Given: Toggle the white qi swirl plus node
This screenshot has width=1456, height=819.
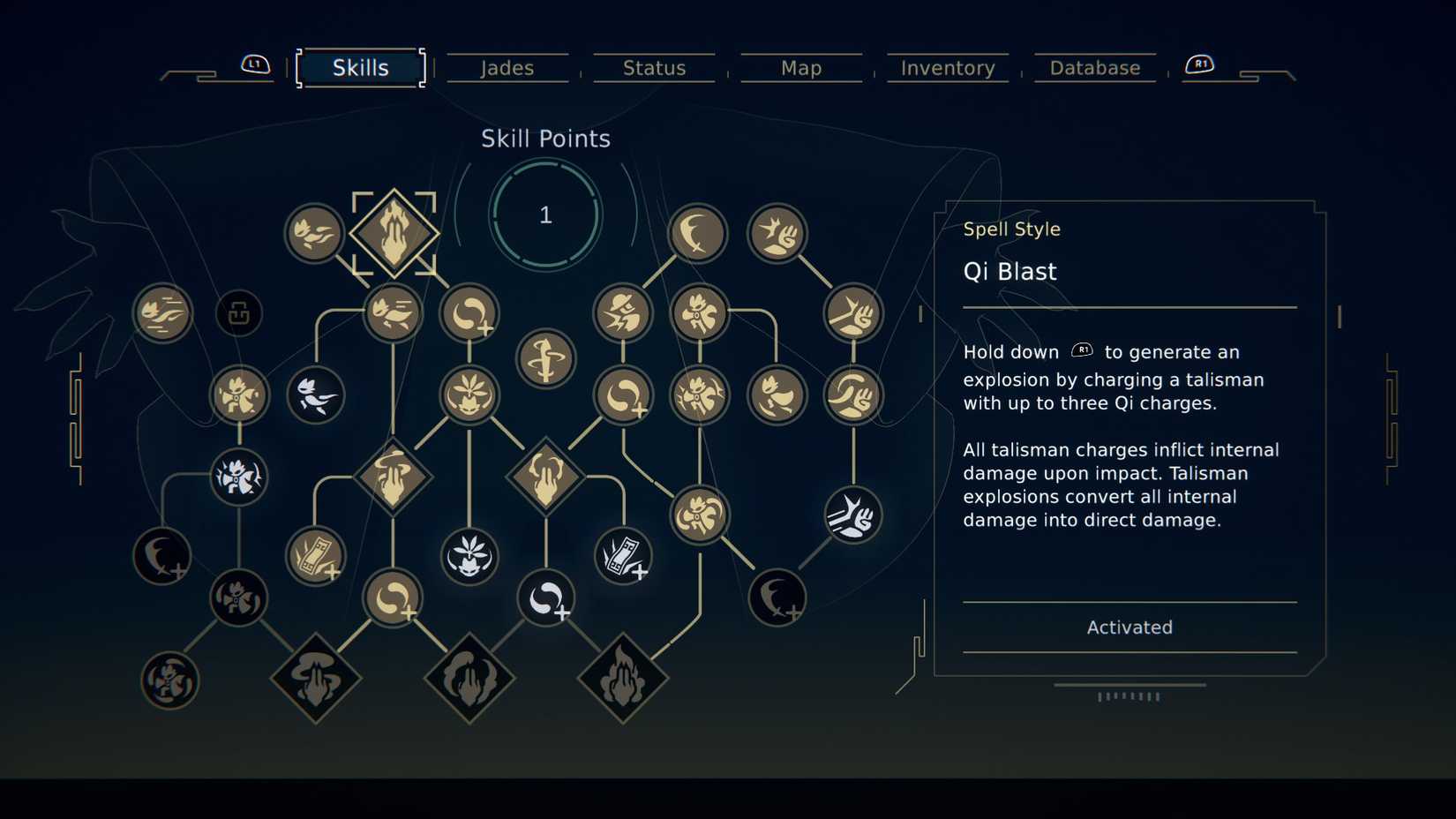Looking at the screenshot, I should tap(545, 598).
